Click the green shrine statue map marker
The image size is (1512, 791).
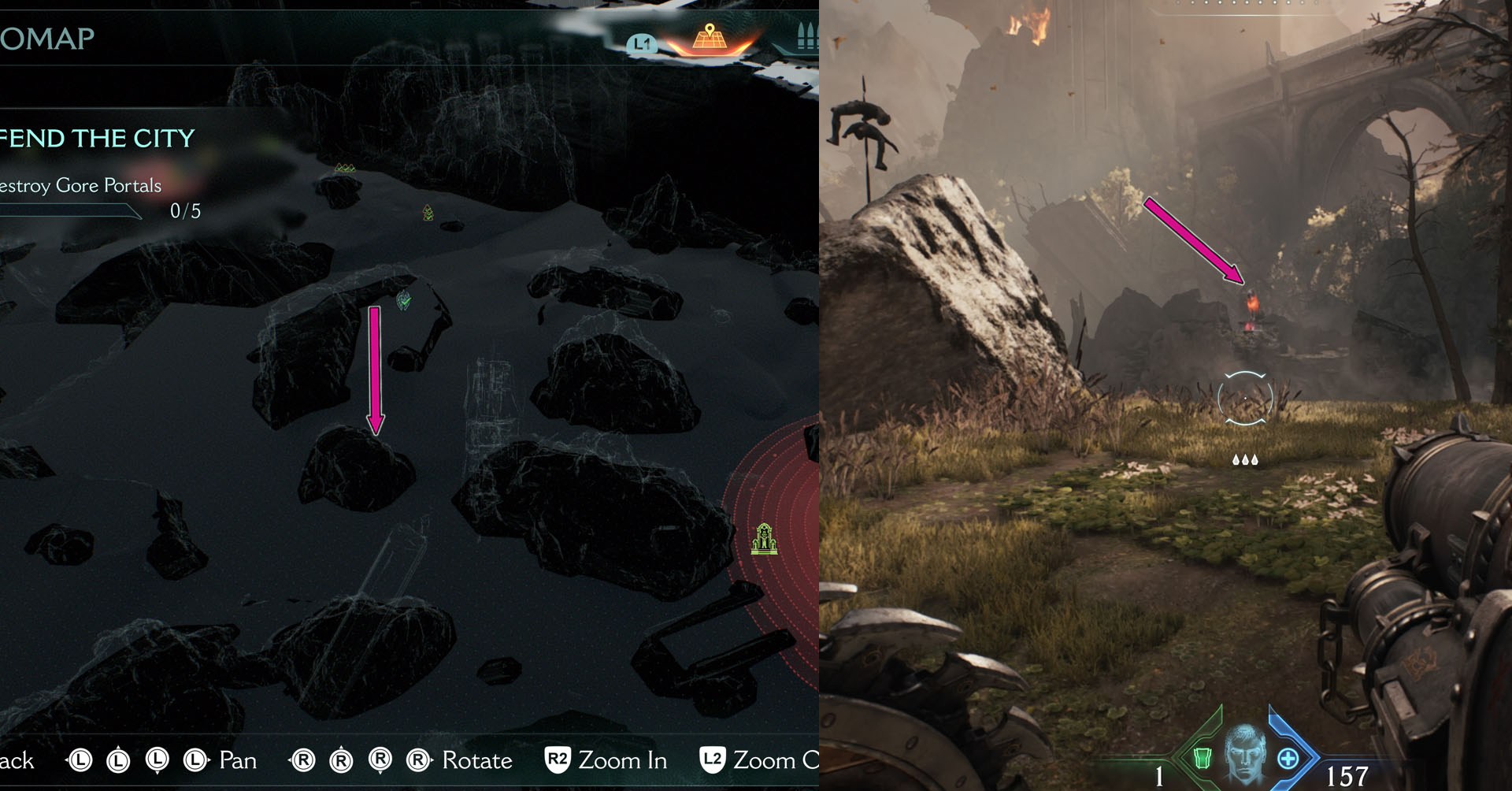pyautogui.click(x=763, y=540)
